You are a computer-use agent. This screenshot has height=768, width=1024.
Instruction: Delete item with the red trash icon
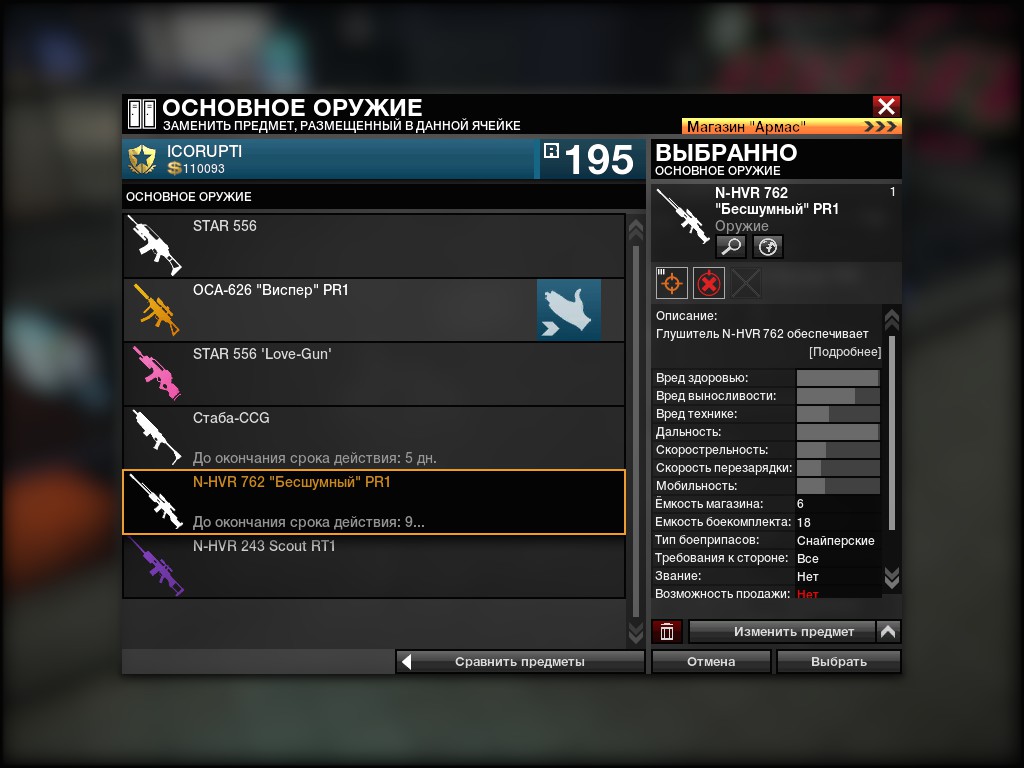click(667, 631)
